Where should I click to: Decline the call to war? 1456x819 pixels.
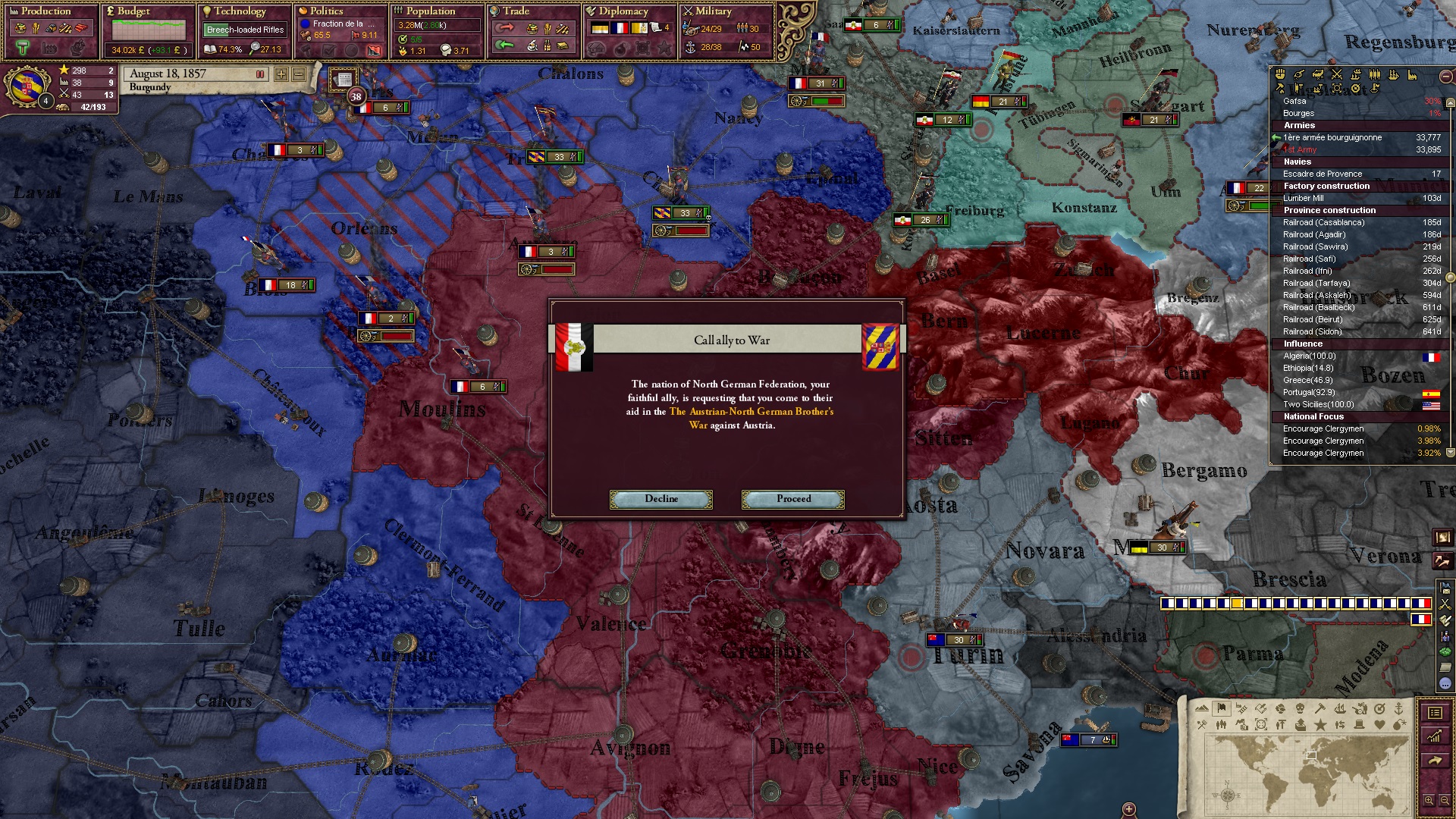[661, 499]
